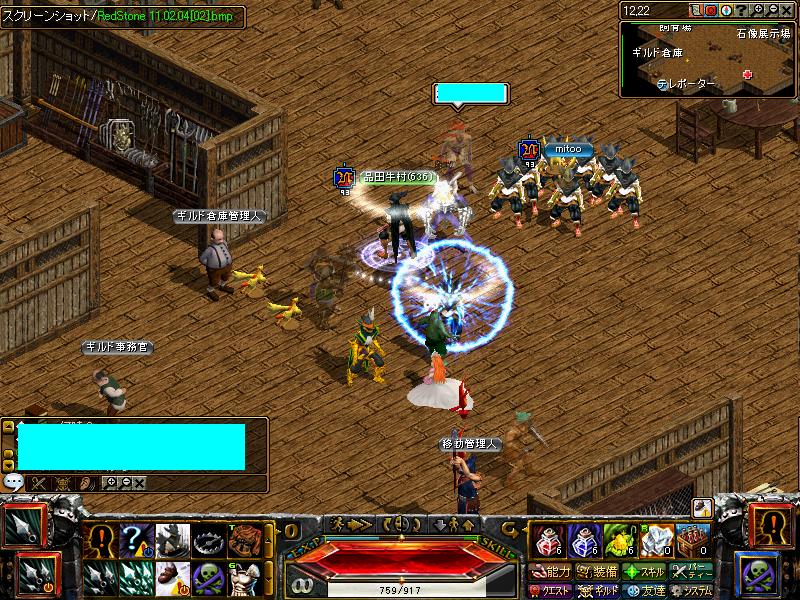Open the 友達 (Friends) list
The width and height of the screenshot is (800, 600).
(645, 591)
